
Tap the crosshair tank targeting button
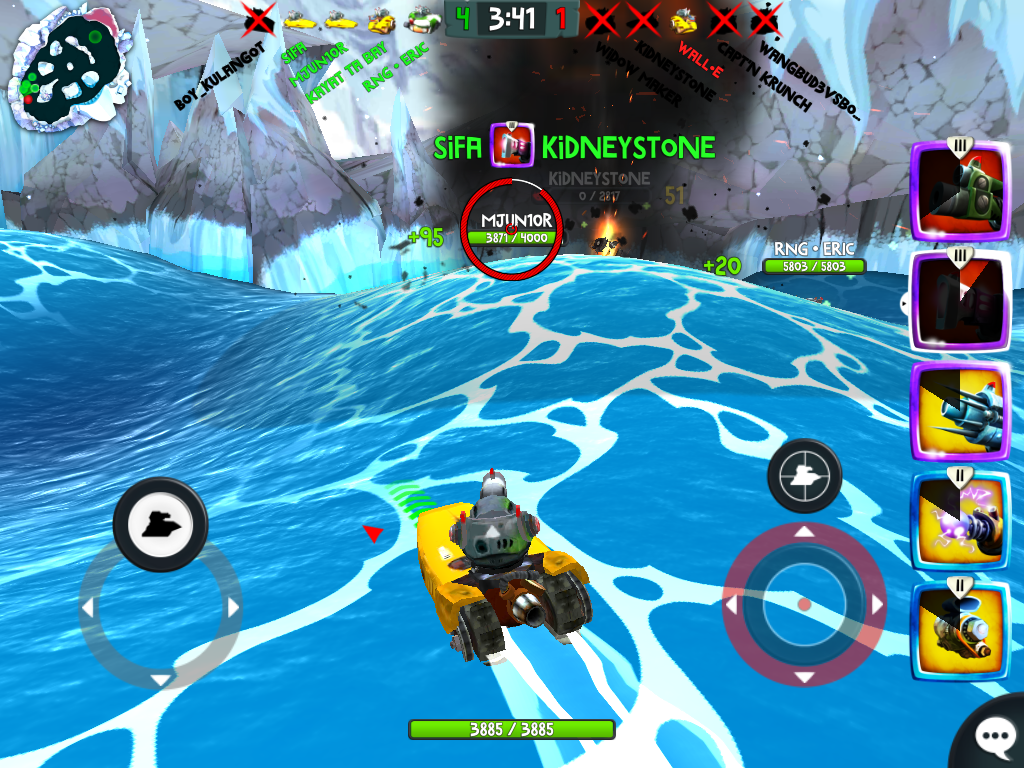(x=804, y=476)
